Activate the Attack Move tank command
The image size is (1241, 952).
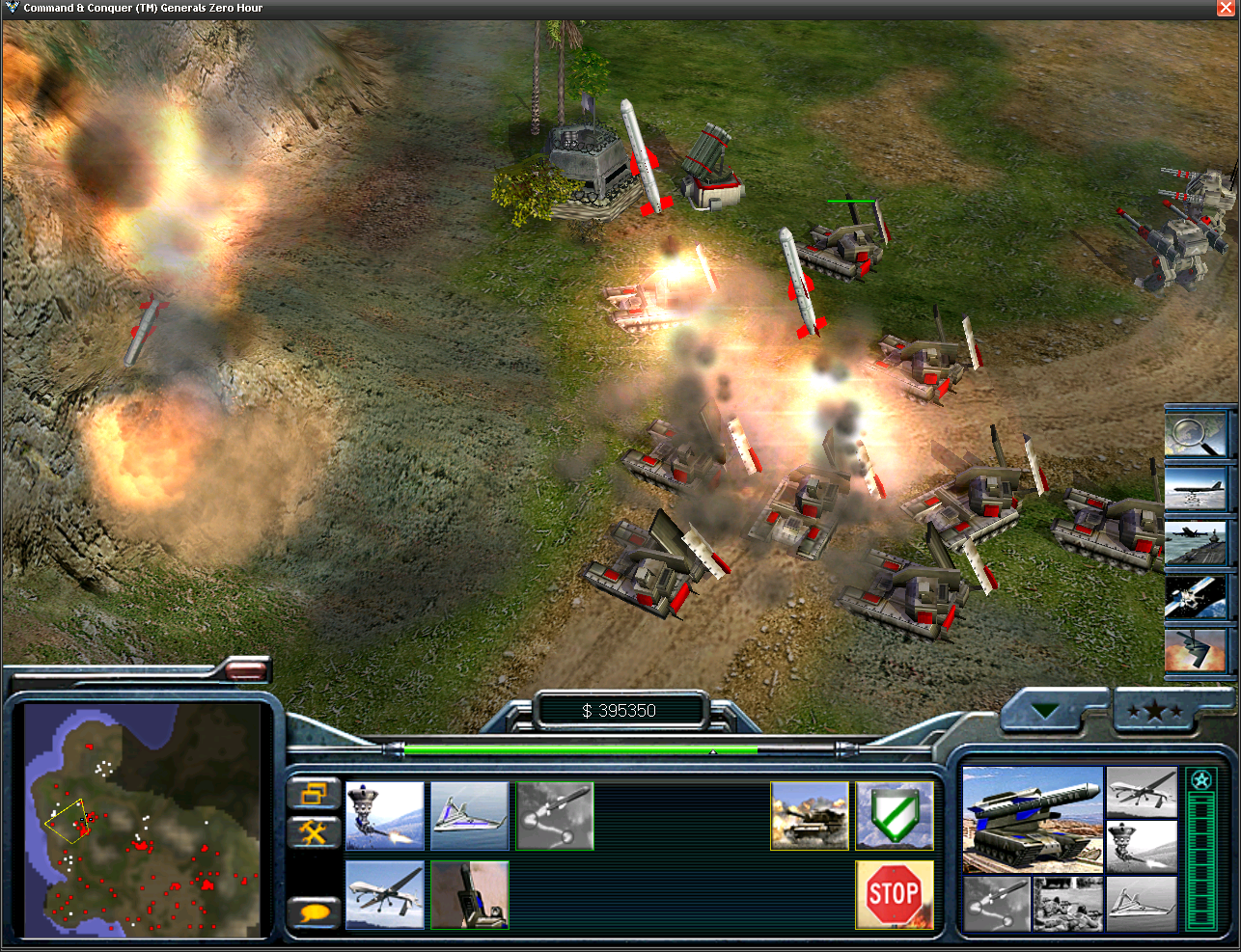pyautogui.click(x=810, y=816)
